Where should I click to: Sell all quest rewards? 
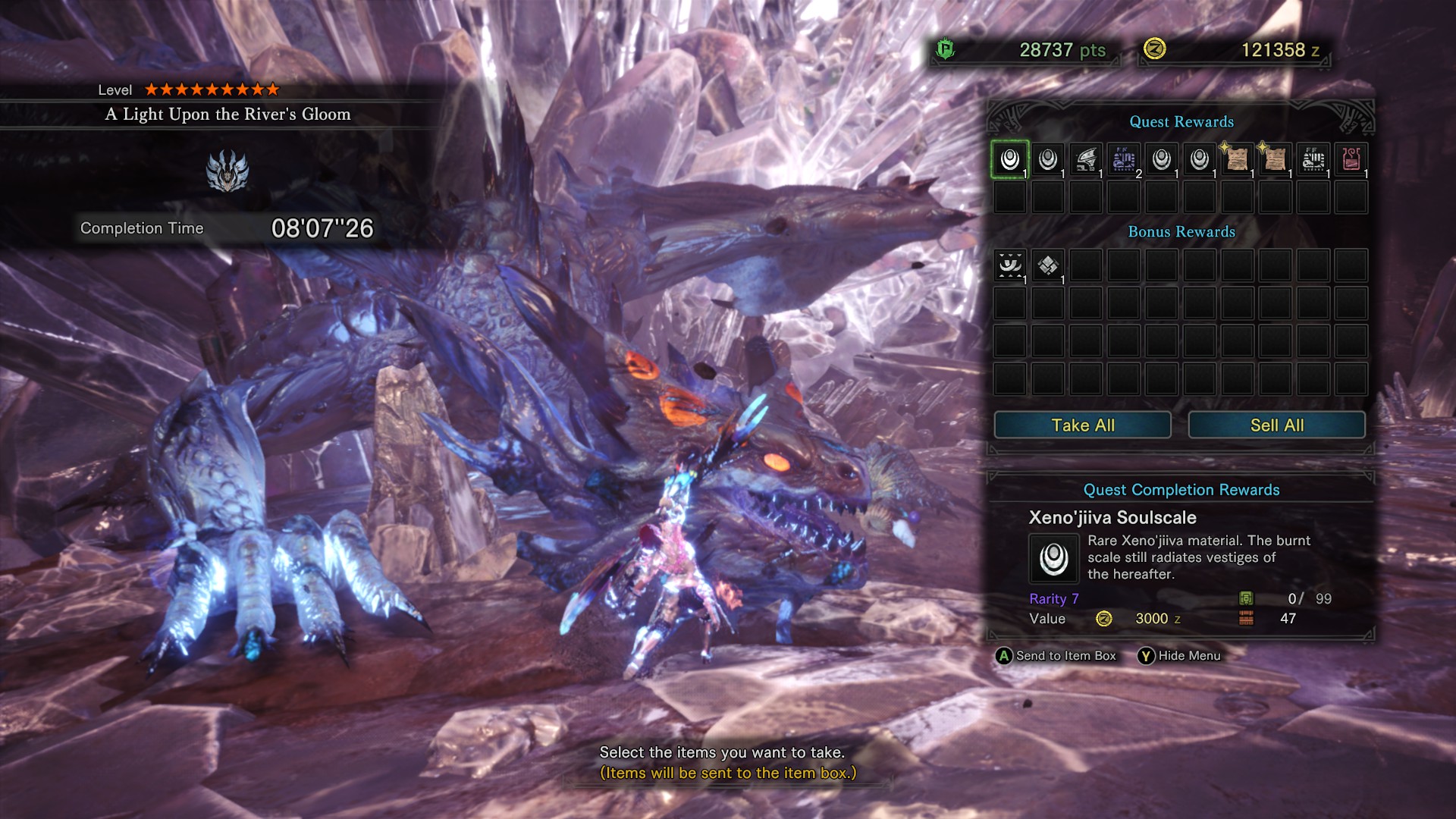[1276, 425]
